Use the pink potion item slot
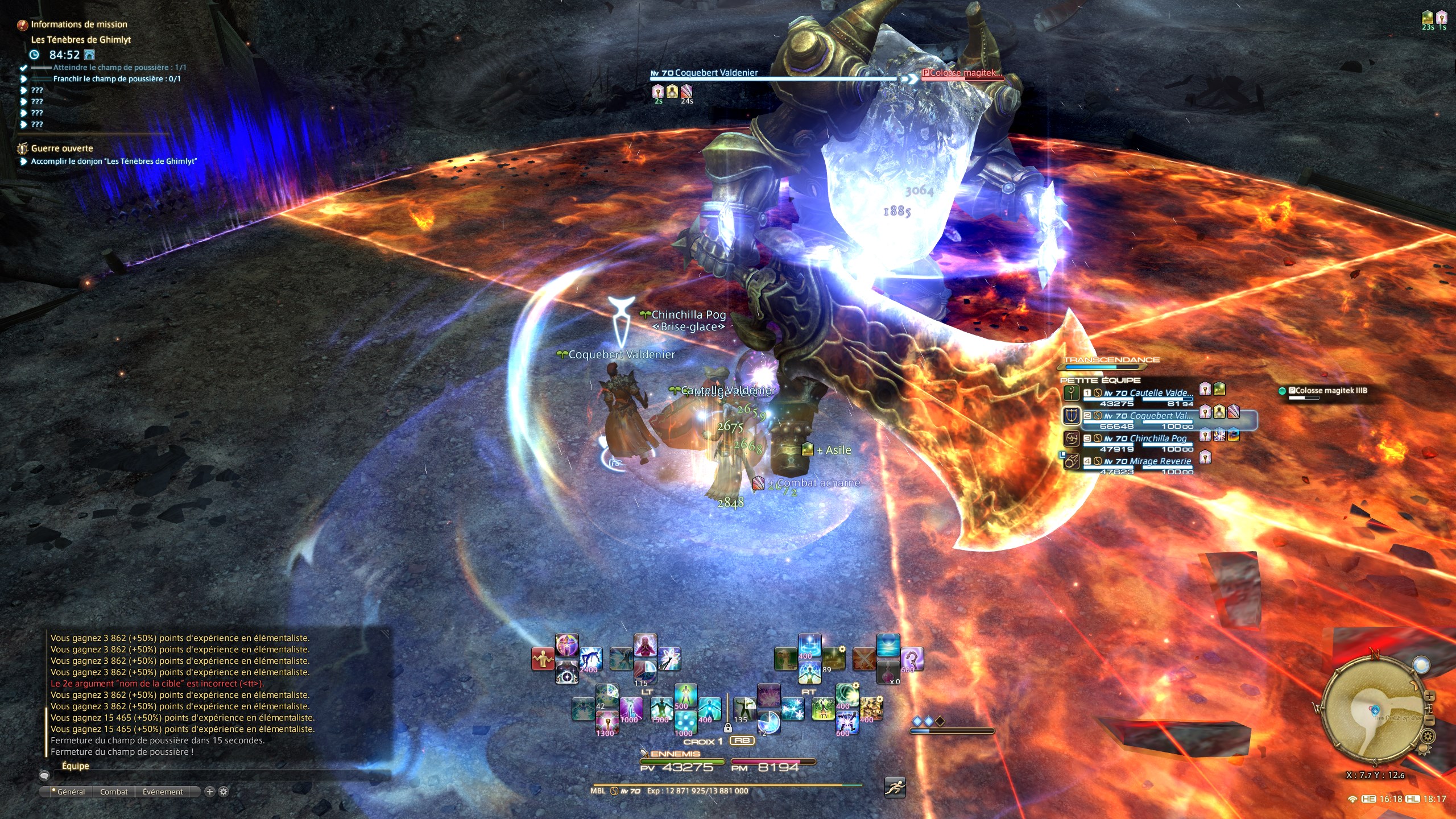The image size is (1456, 819). click(887, 672)
